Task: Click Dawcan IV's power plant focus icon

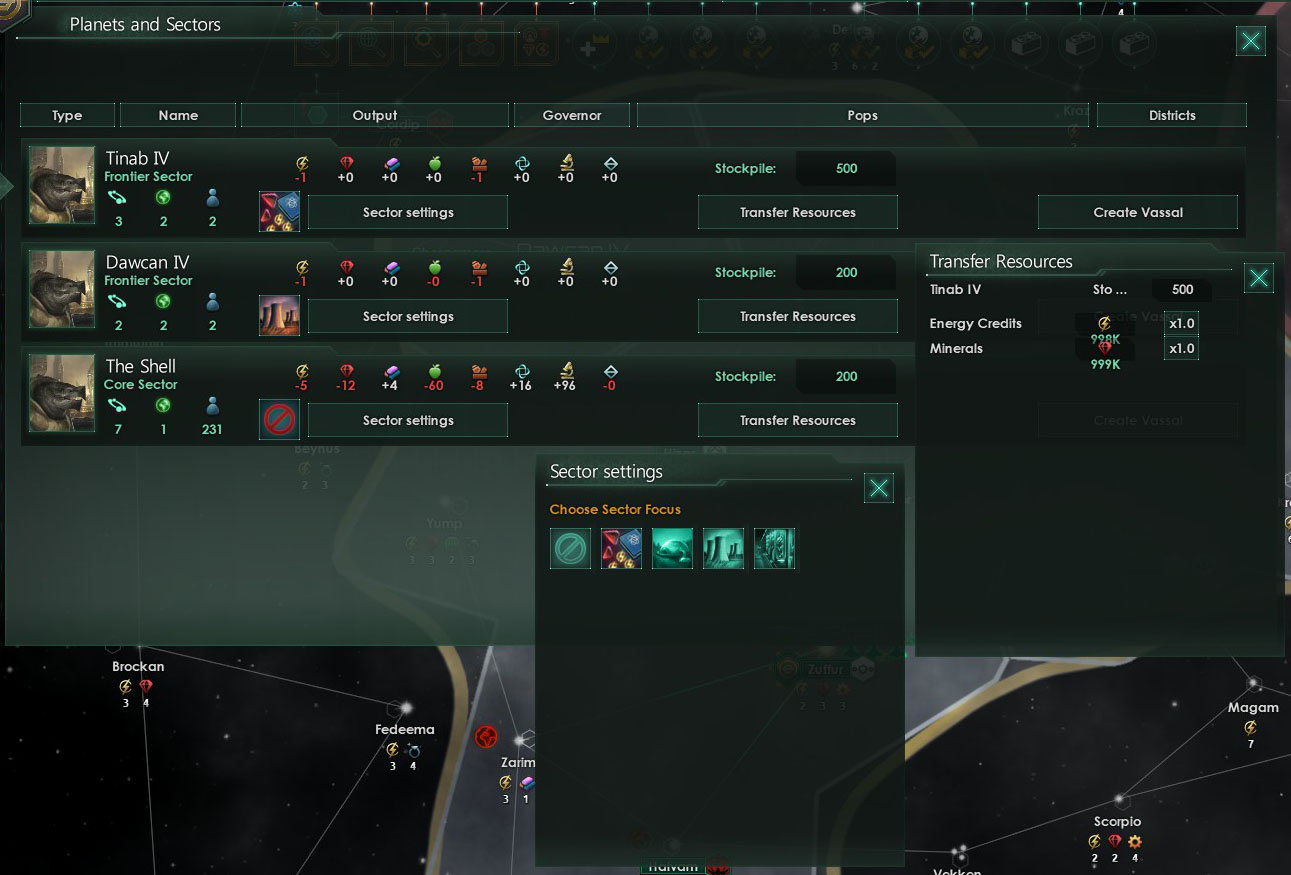Action: pyautogui.click(x=279, y=316)
